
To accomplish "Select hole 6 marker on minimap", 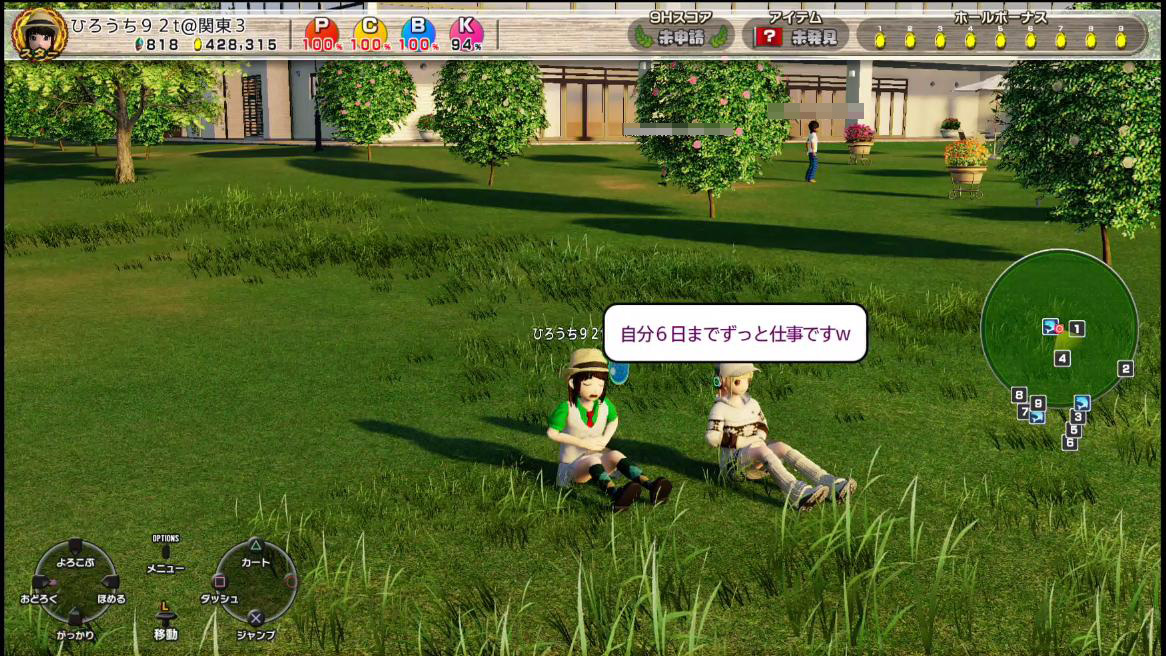I will click(1069, 442).
